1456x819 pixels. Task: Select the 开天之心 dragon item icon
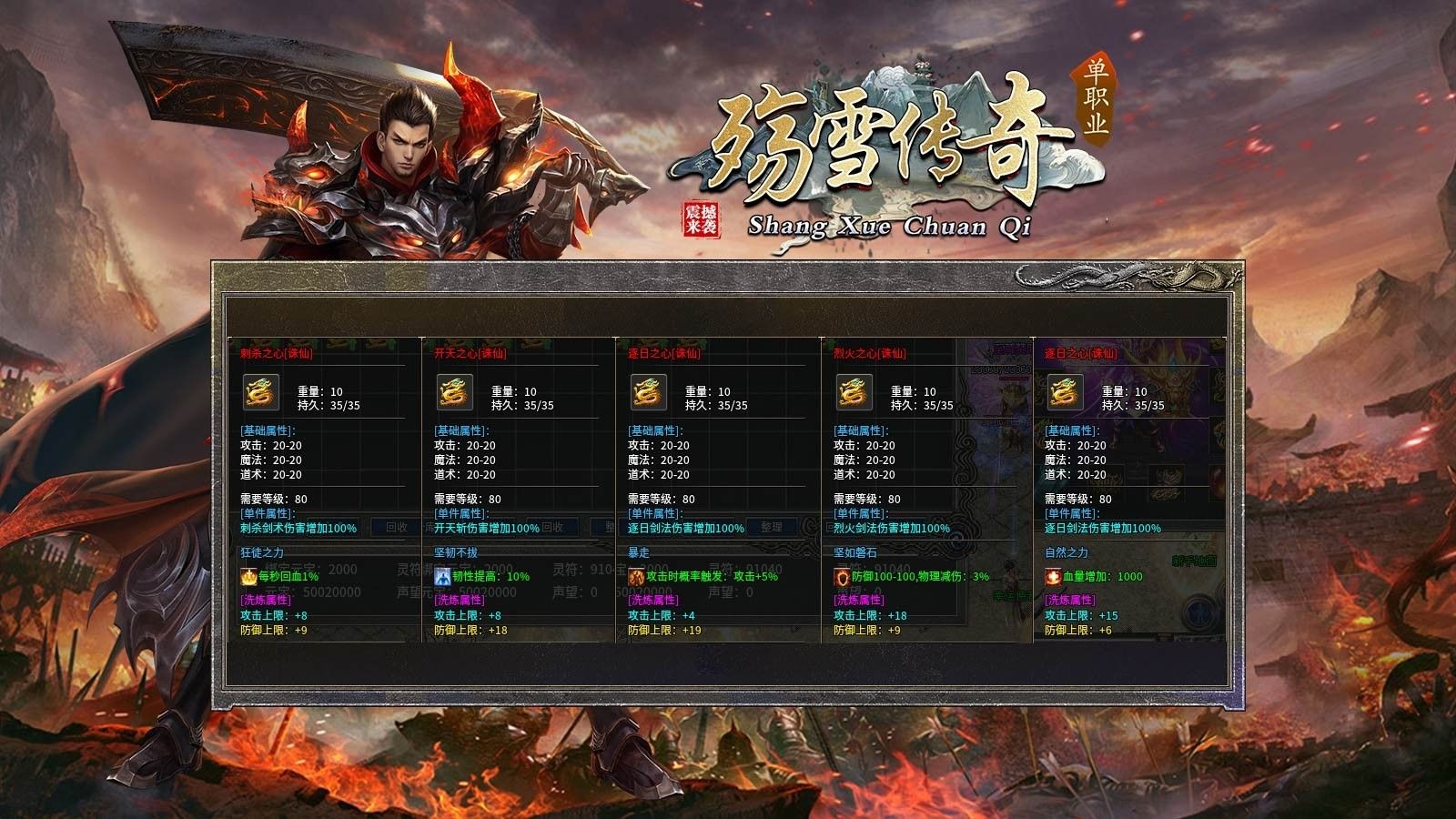[x=453, y=393]
